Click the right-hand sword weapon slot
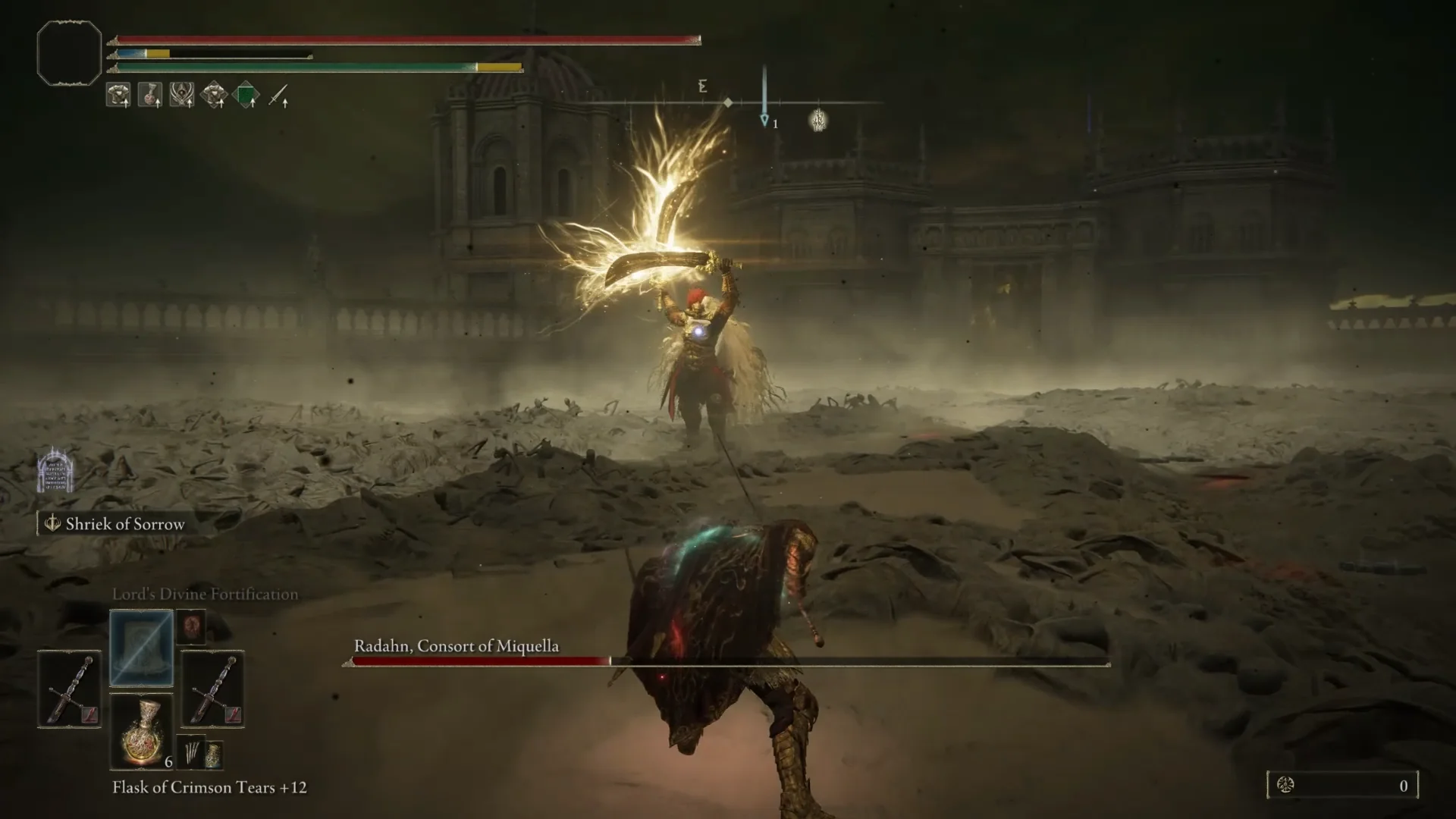 pyautogui.click(x=212, y=689)
